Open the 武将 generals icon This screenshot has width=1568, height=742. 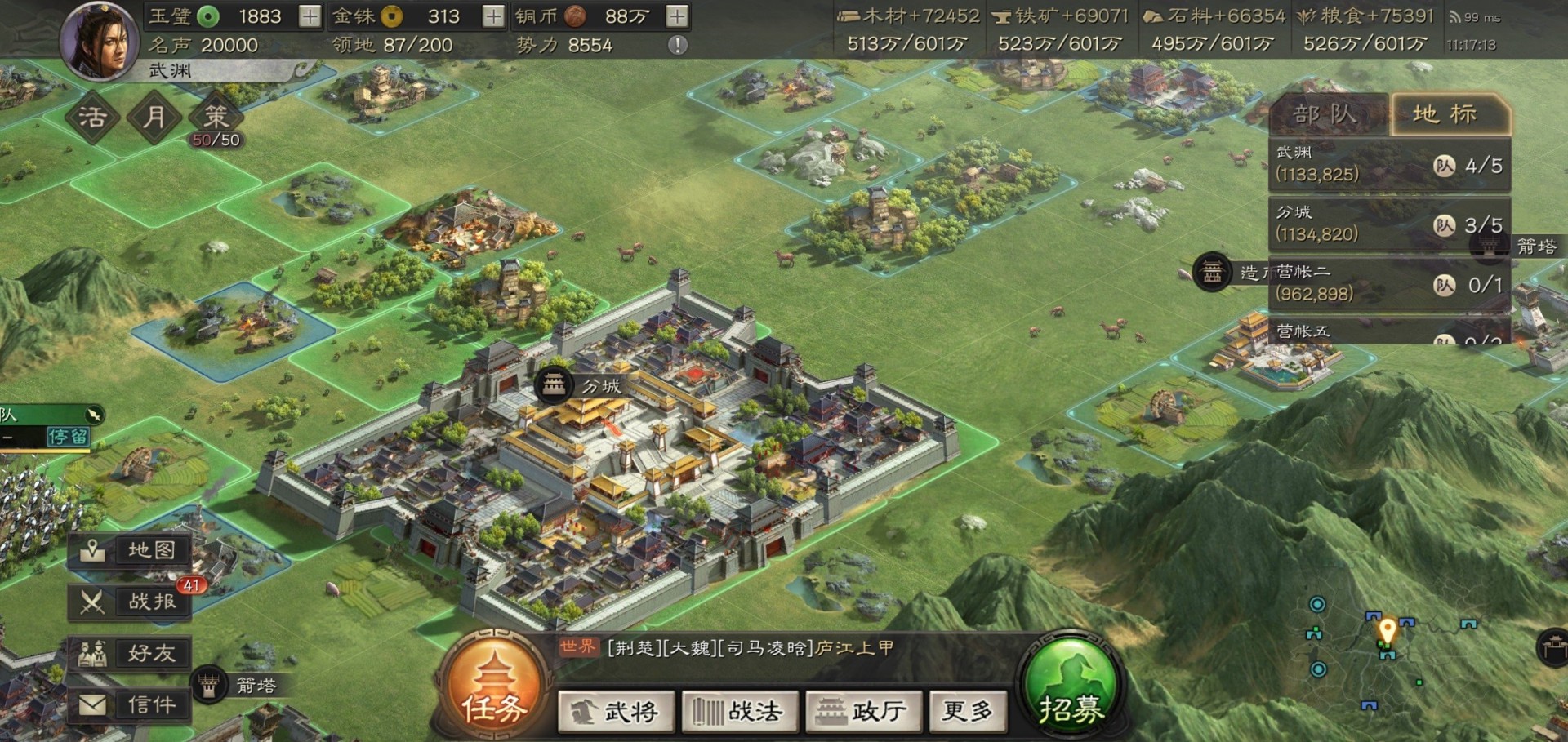(616, 711)
